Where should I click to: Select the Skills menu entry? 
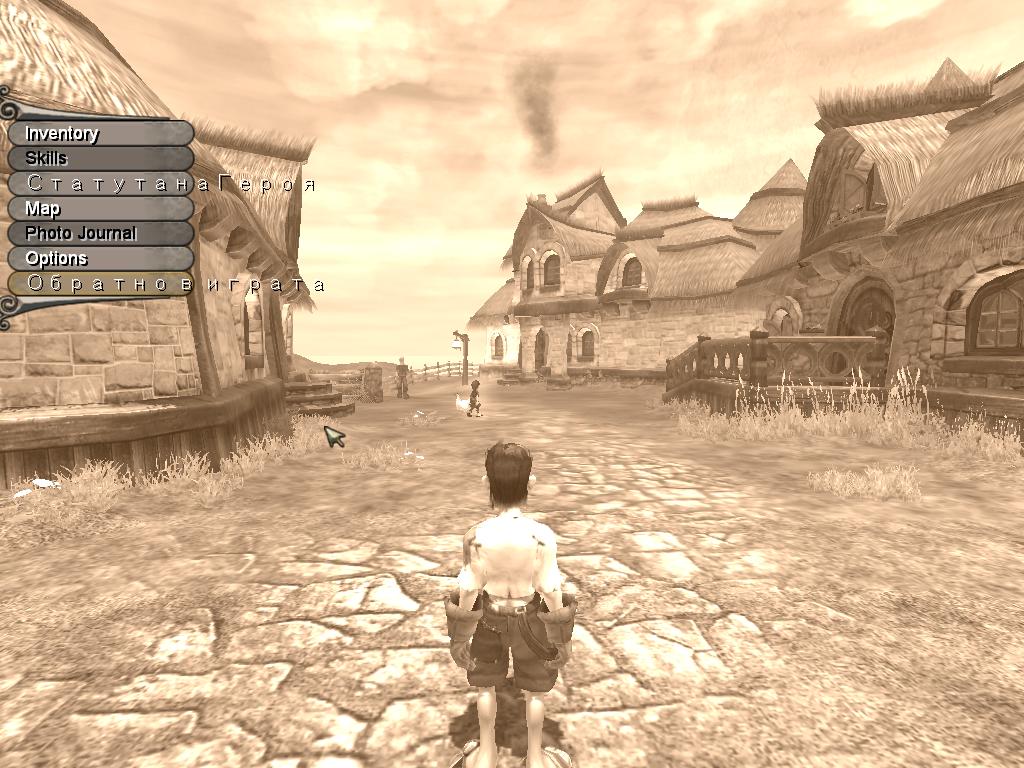100,158
